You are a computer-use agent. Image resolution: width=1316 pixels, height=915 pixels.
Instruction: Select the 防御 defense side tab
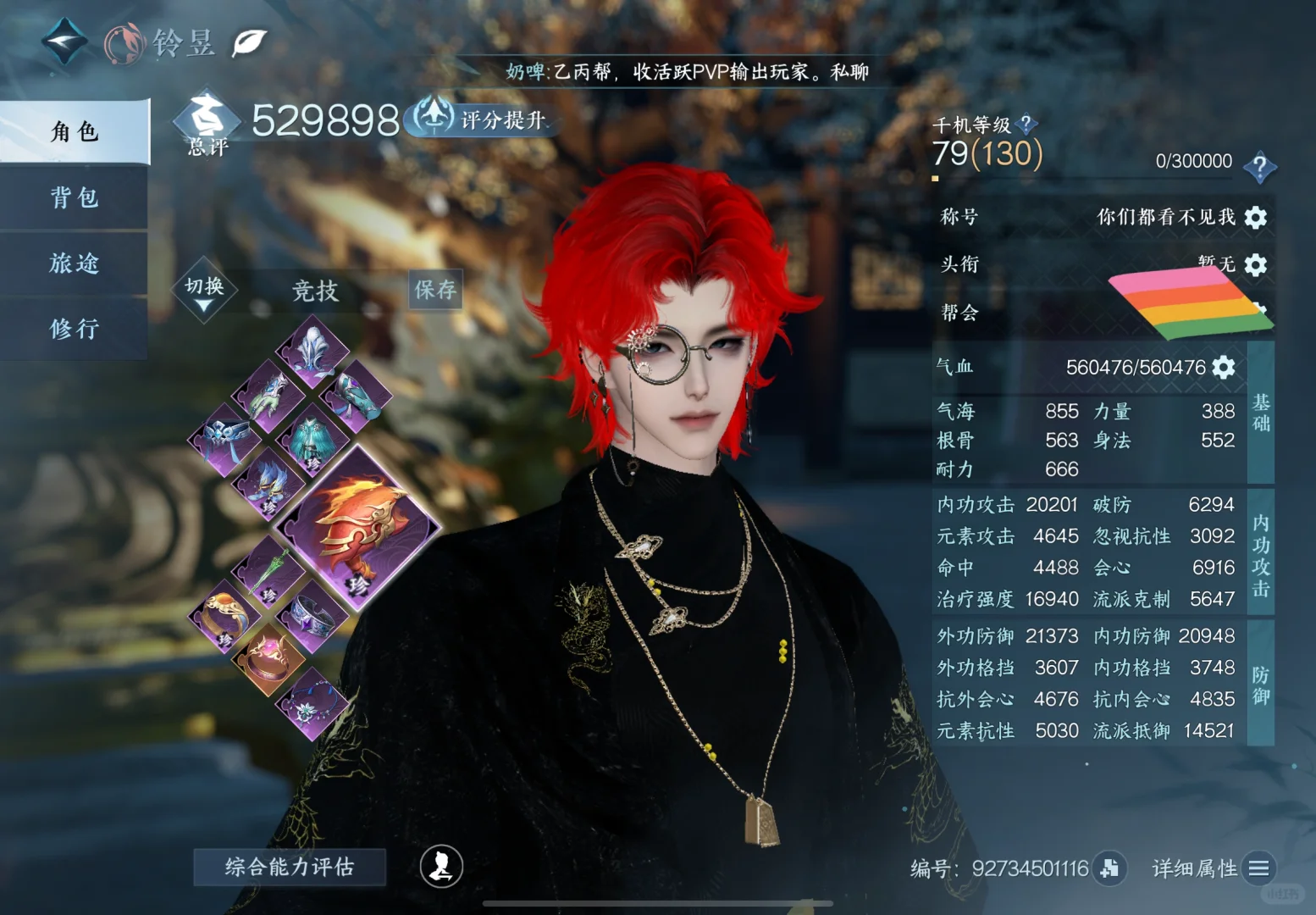pos(1260,685)
